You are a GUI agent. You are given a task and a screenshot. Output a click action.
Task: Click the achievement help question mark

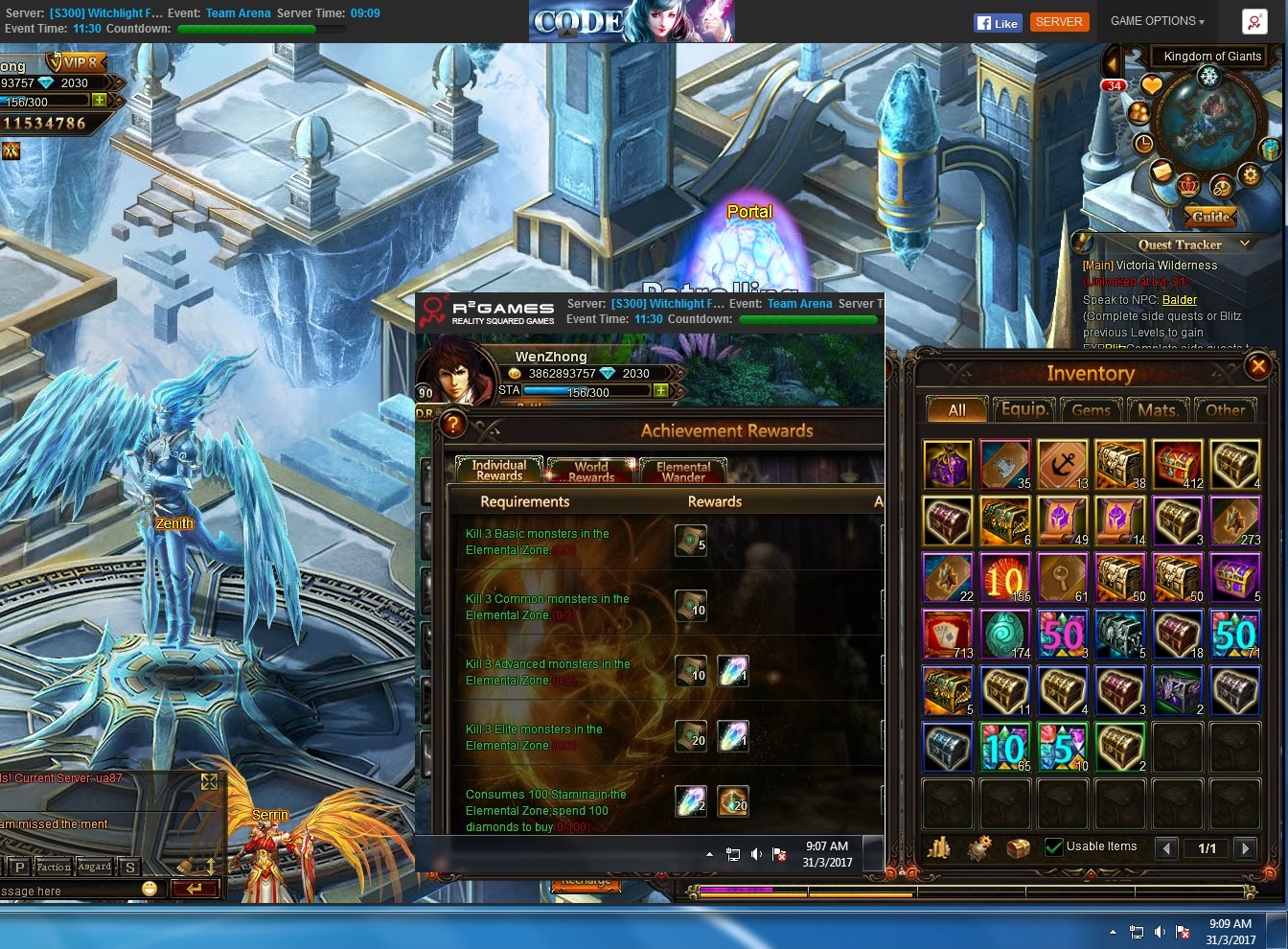(x=453, y=424)
